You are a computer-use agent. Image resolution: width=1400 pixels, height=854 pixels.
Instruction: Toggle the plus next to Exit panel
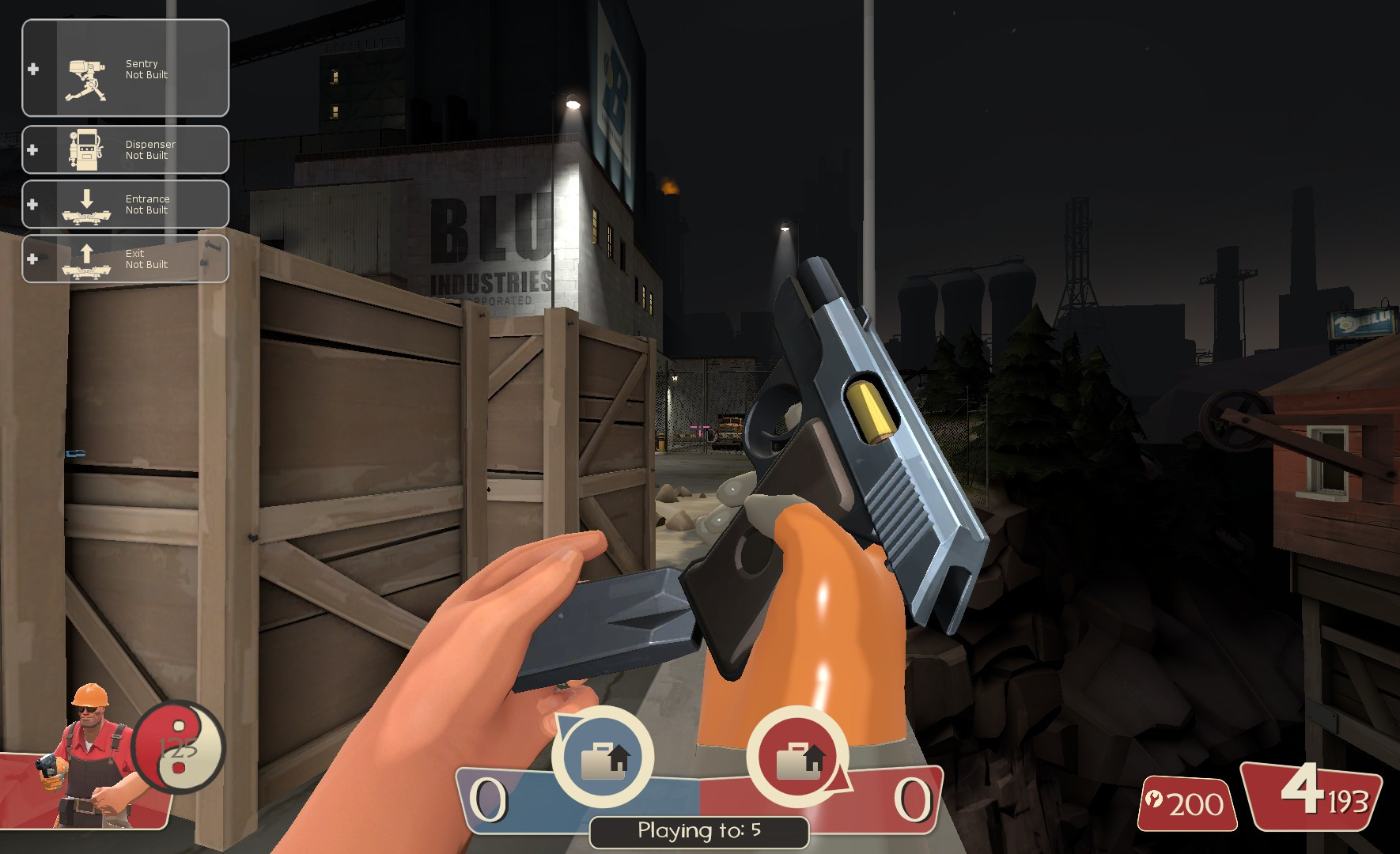click(32, 258)
